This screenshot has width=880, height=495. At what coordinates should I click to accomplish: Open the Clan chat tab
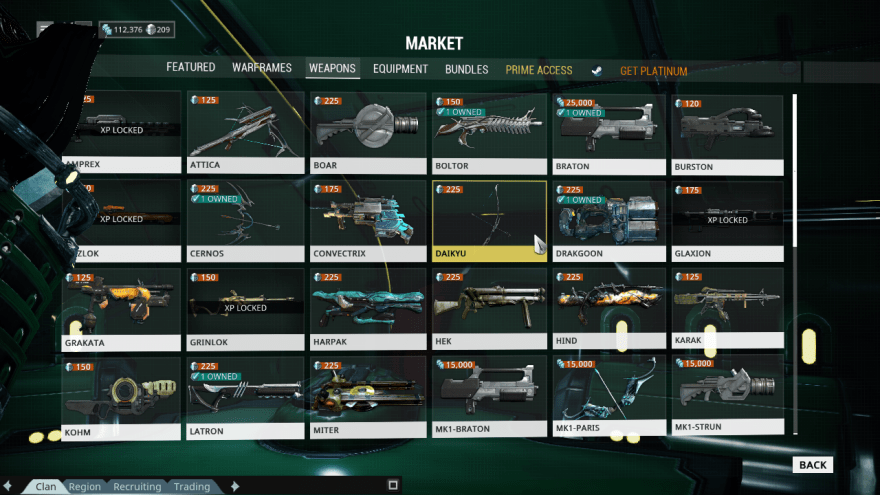tap(46, 487)
